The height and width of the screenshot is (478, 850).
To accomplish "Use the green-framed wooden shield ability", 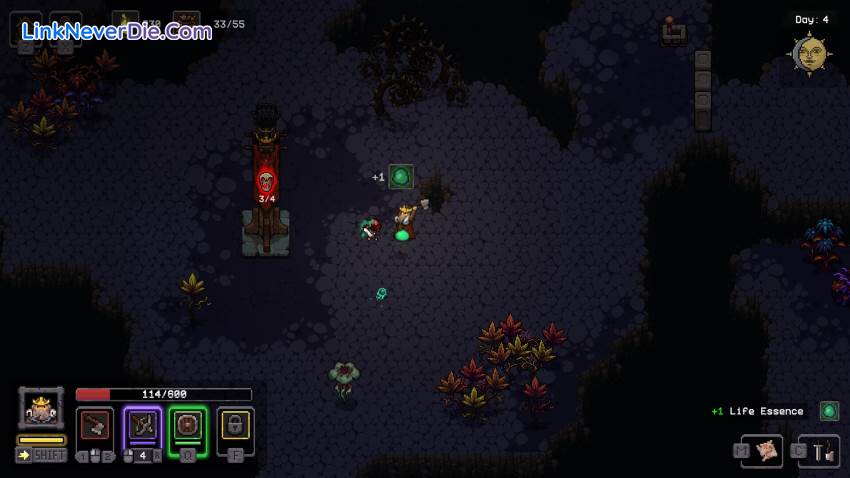I will [x=188, y=425].
